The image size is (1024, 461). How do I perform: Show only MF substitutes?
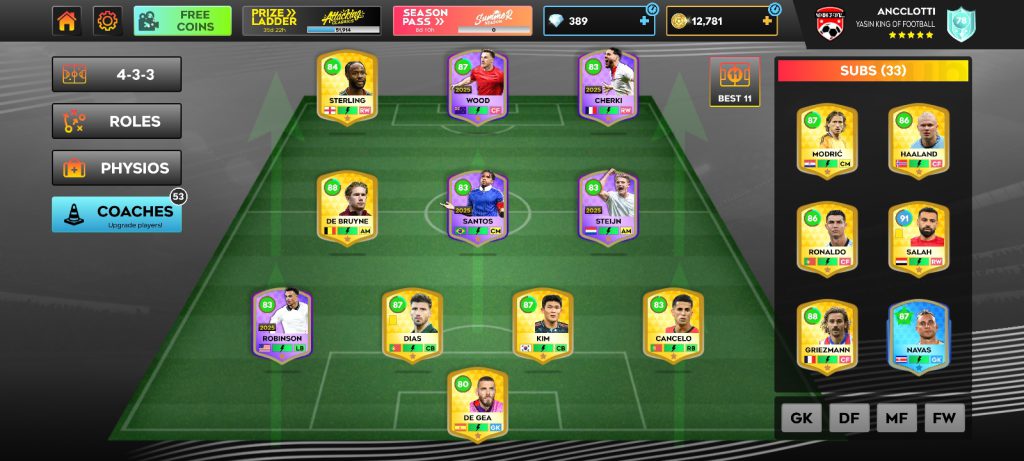pos(897,418)
